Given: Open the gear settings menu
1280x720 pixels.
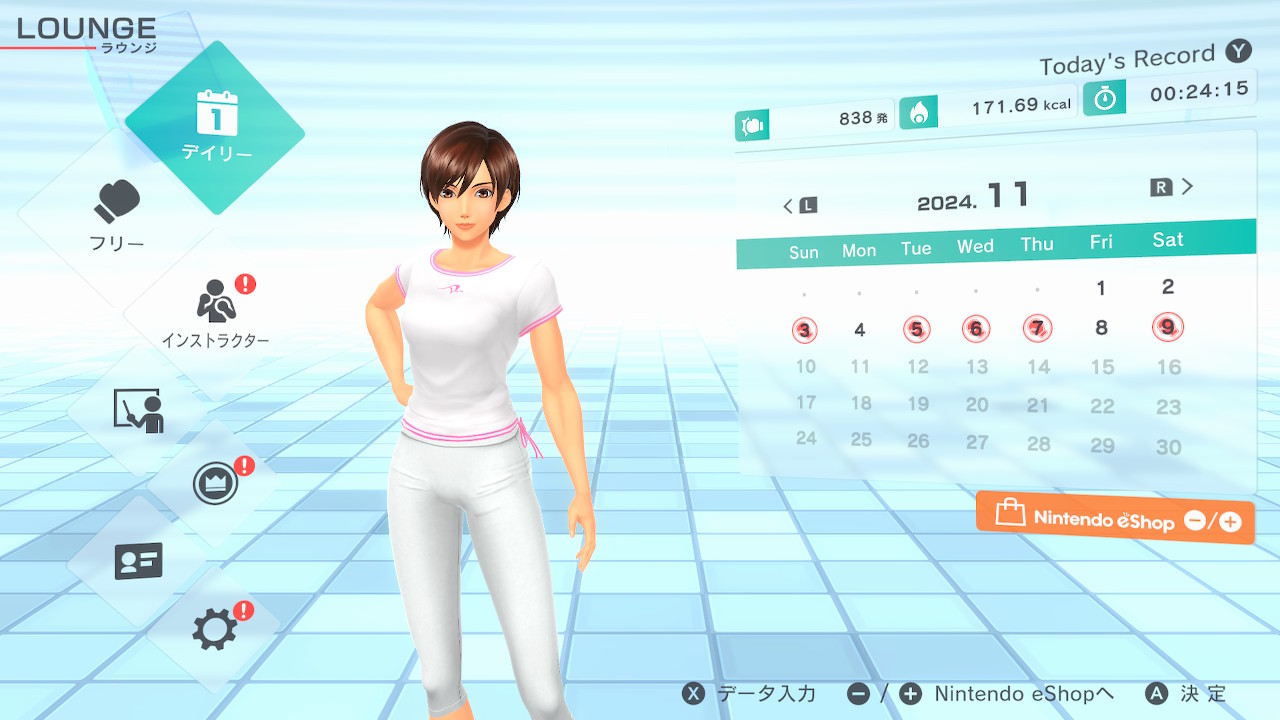Looking at the screenshot, I should coord(215,629).
